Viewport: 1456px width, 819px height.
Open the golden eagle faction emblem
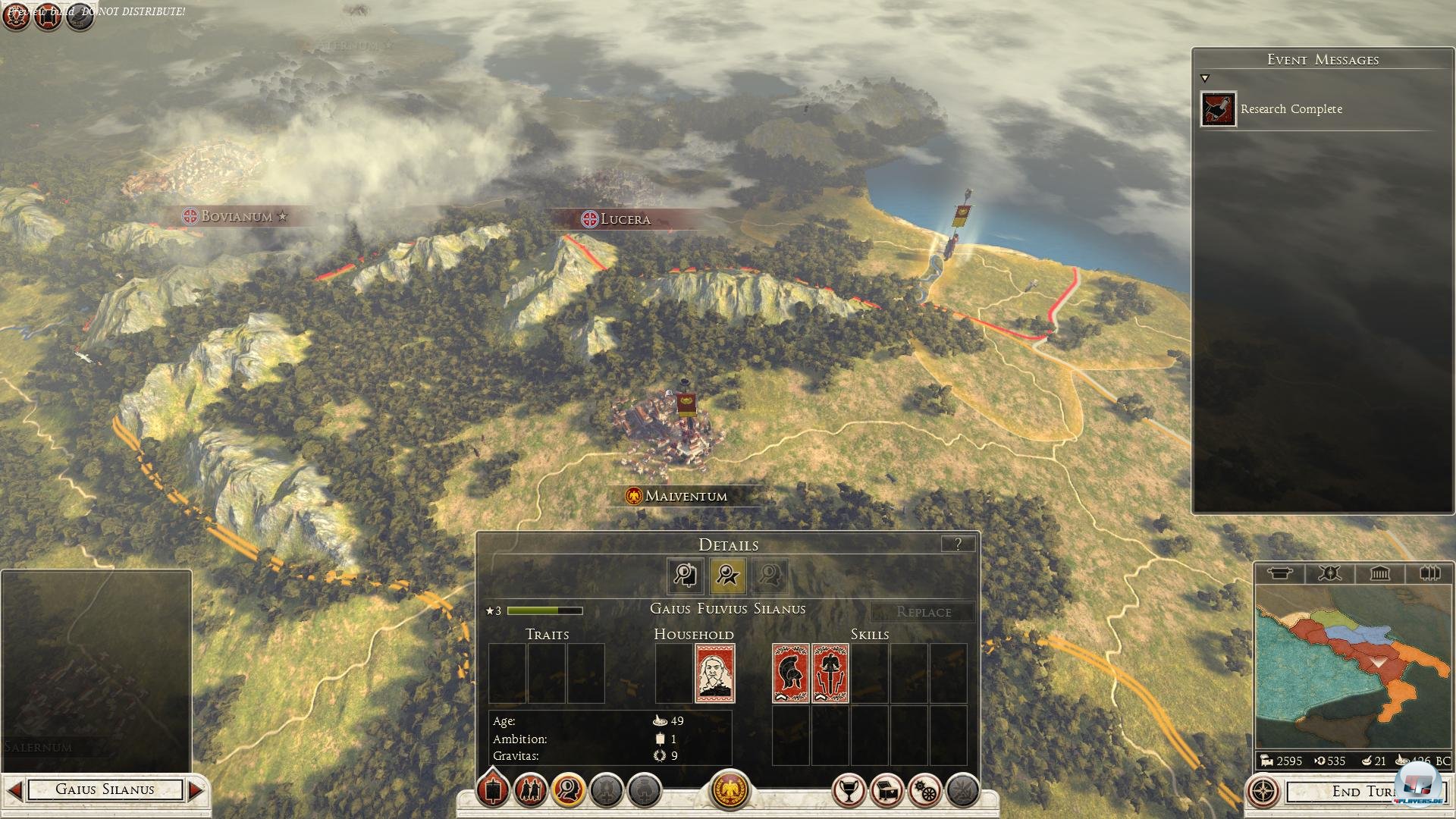(729, 790)
